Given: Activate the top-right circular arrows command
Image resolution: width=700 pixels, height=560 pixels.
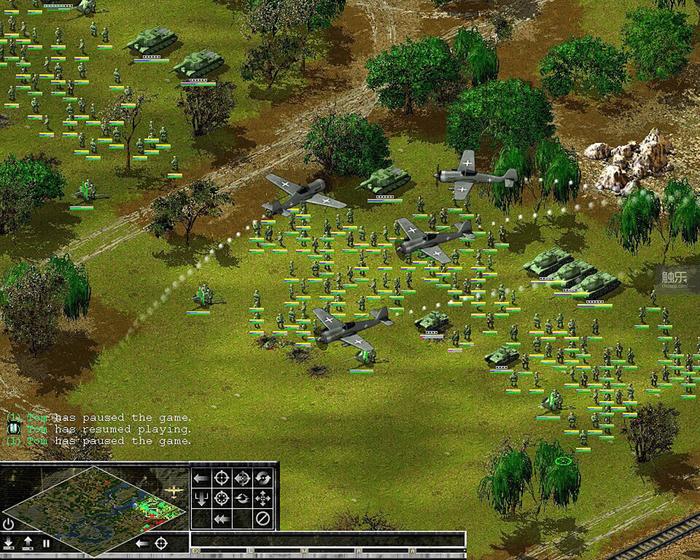Looking at the screenshot, I should pos(262,477).
